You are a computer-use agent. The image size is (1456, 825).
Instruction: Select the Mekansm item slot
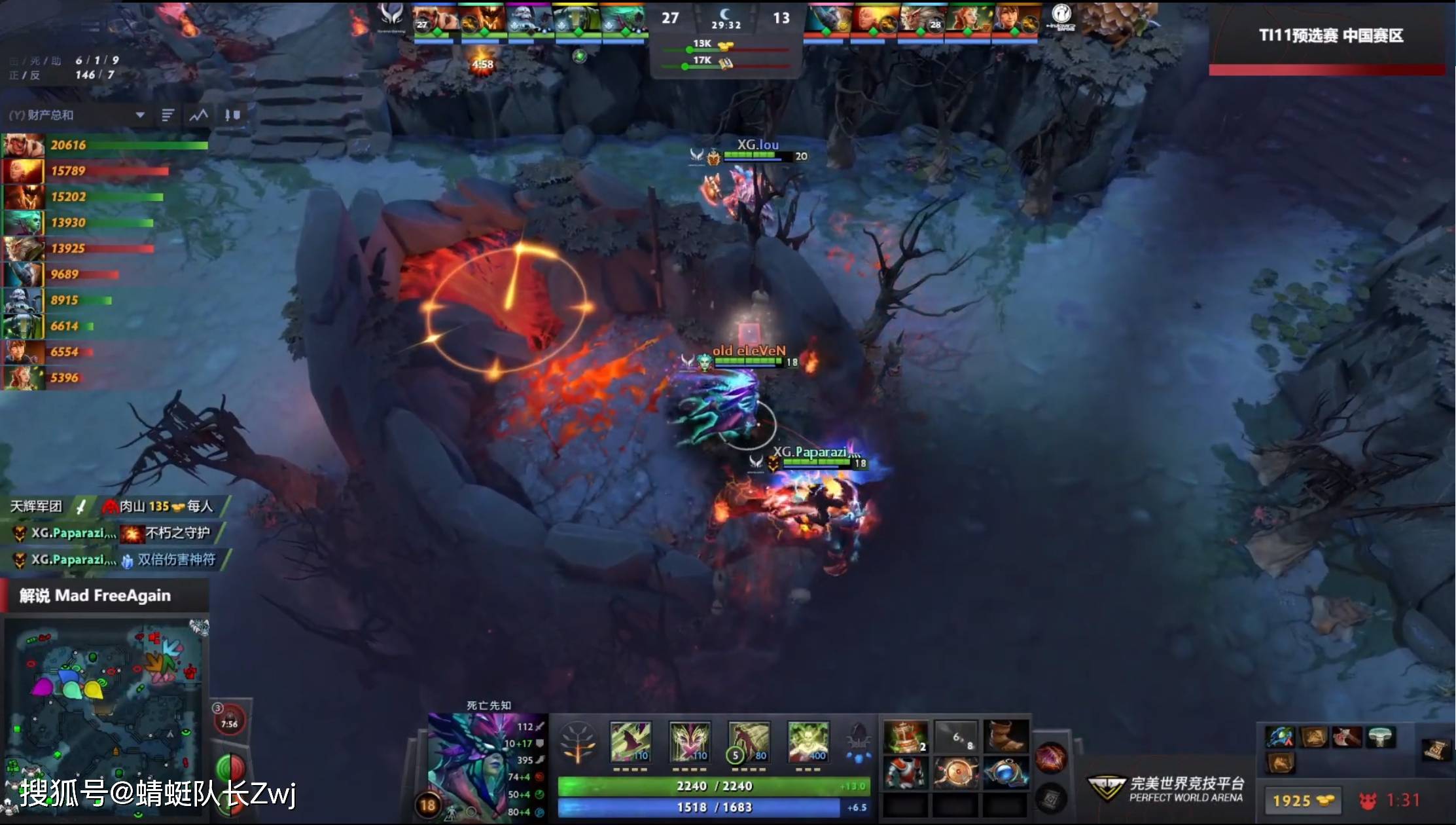[906, 737]
